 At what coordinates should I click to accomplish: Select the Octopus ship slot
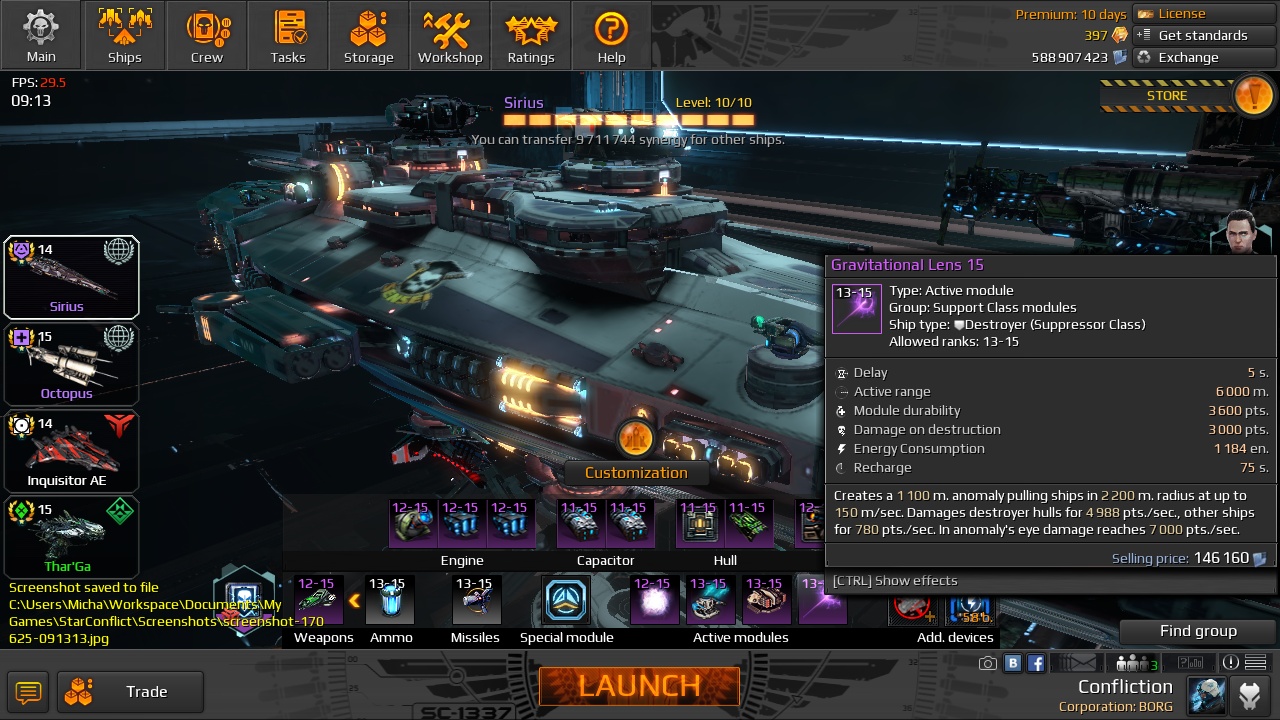[x=71, y=364]
